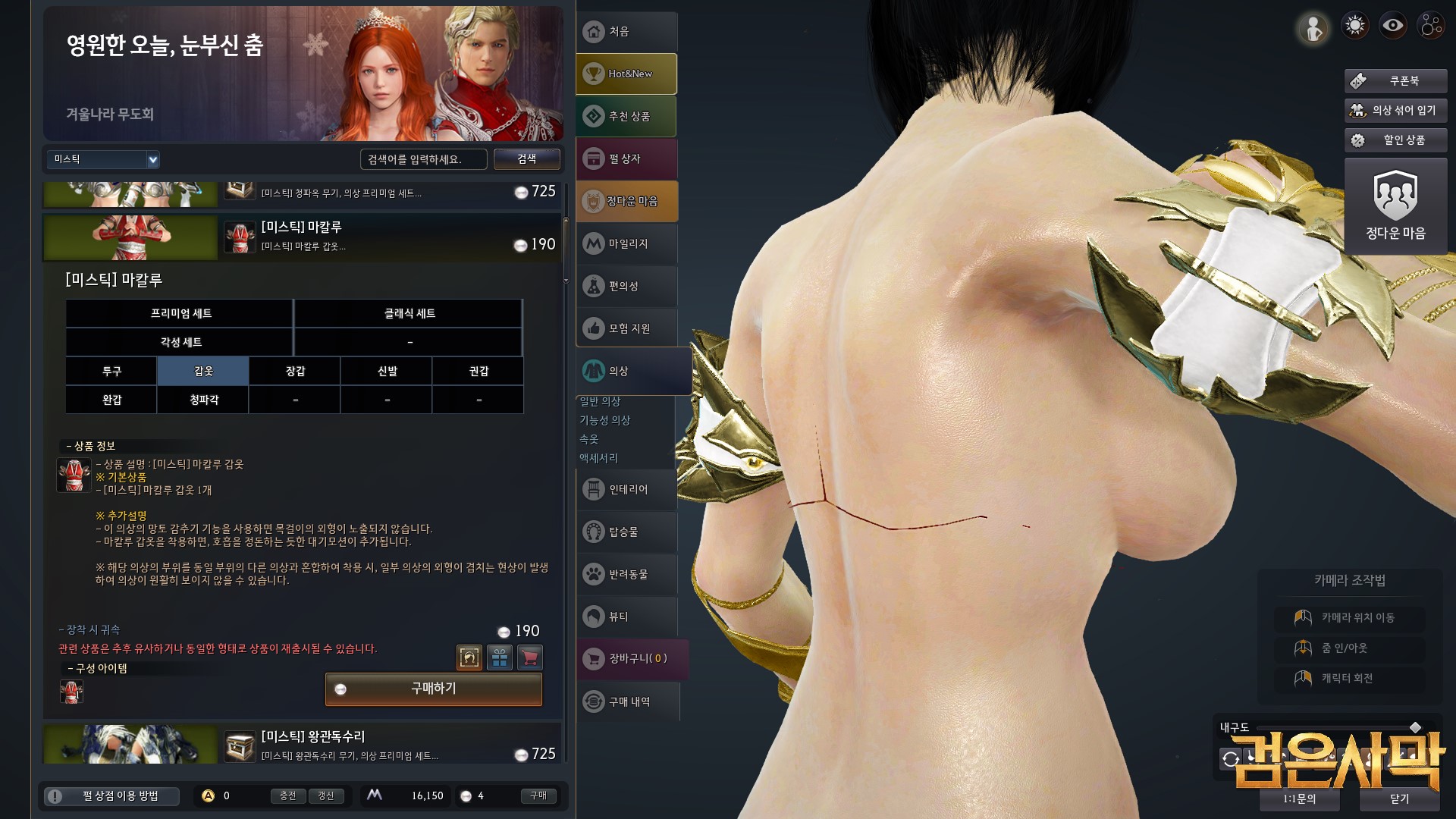
Task: Switch to the 추천 상품 category
Action: (626, 116)
